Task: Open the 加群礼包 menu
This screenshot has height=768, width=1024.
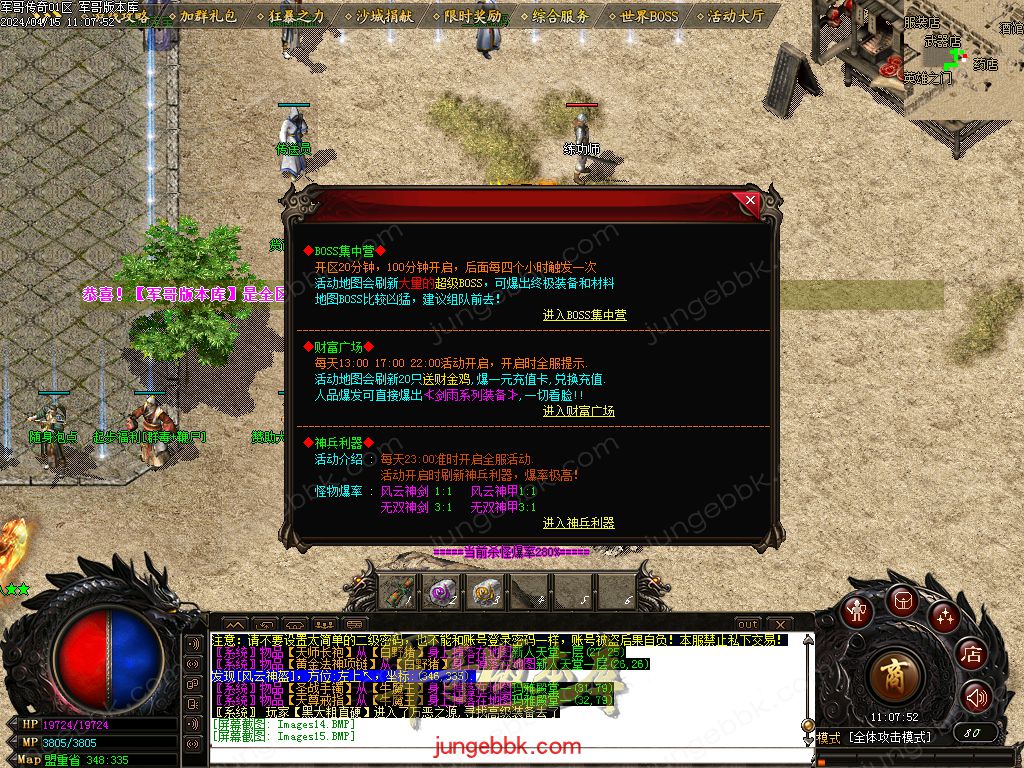Action: 209,16
